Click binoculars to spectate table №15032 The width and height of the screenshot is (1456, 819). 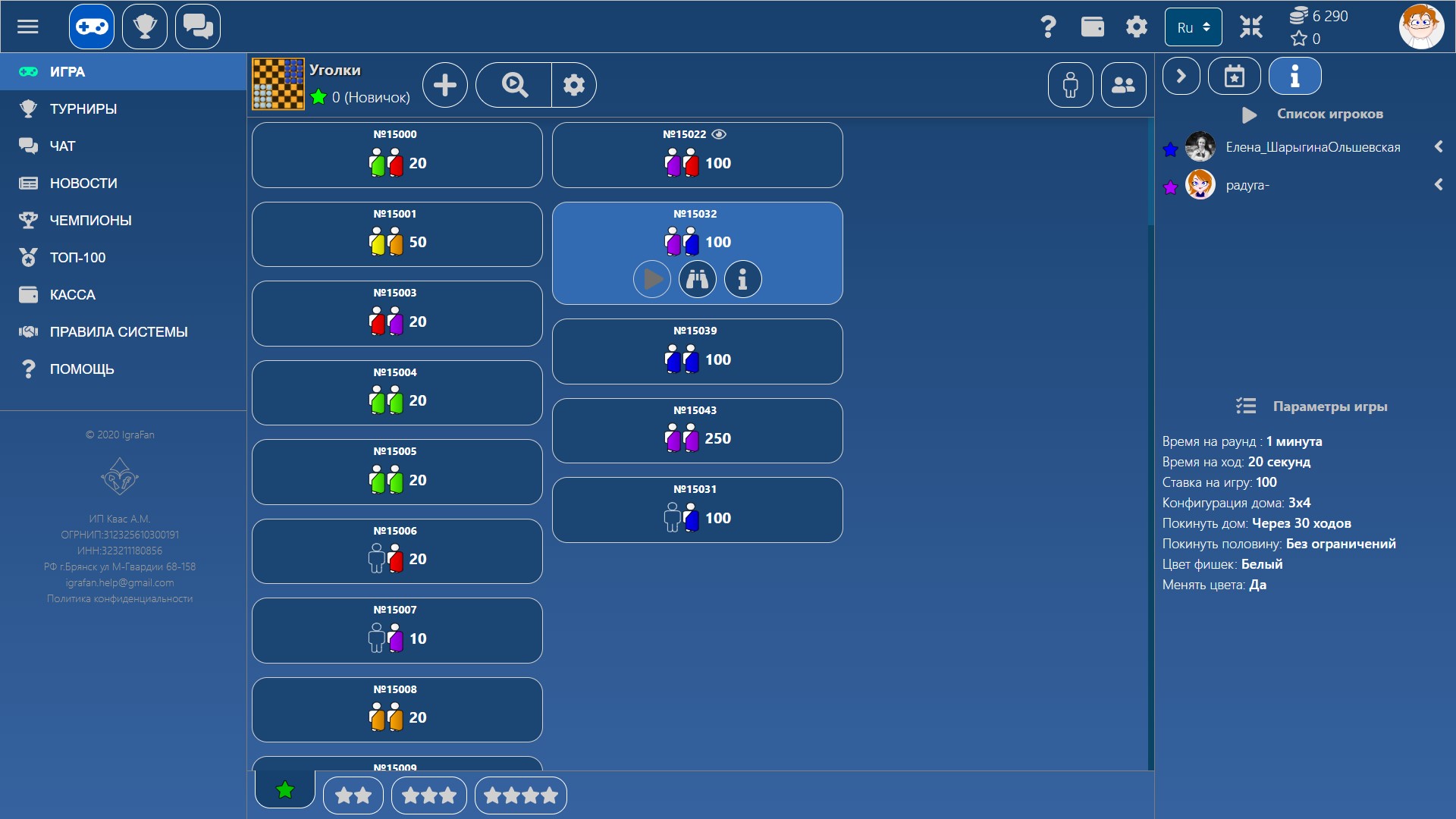(x=697, y=279)
